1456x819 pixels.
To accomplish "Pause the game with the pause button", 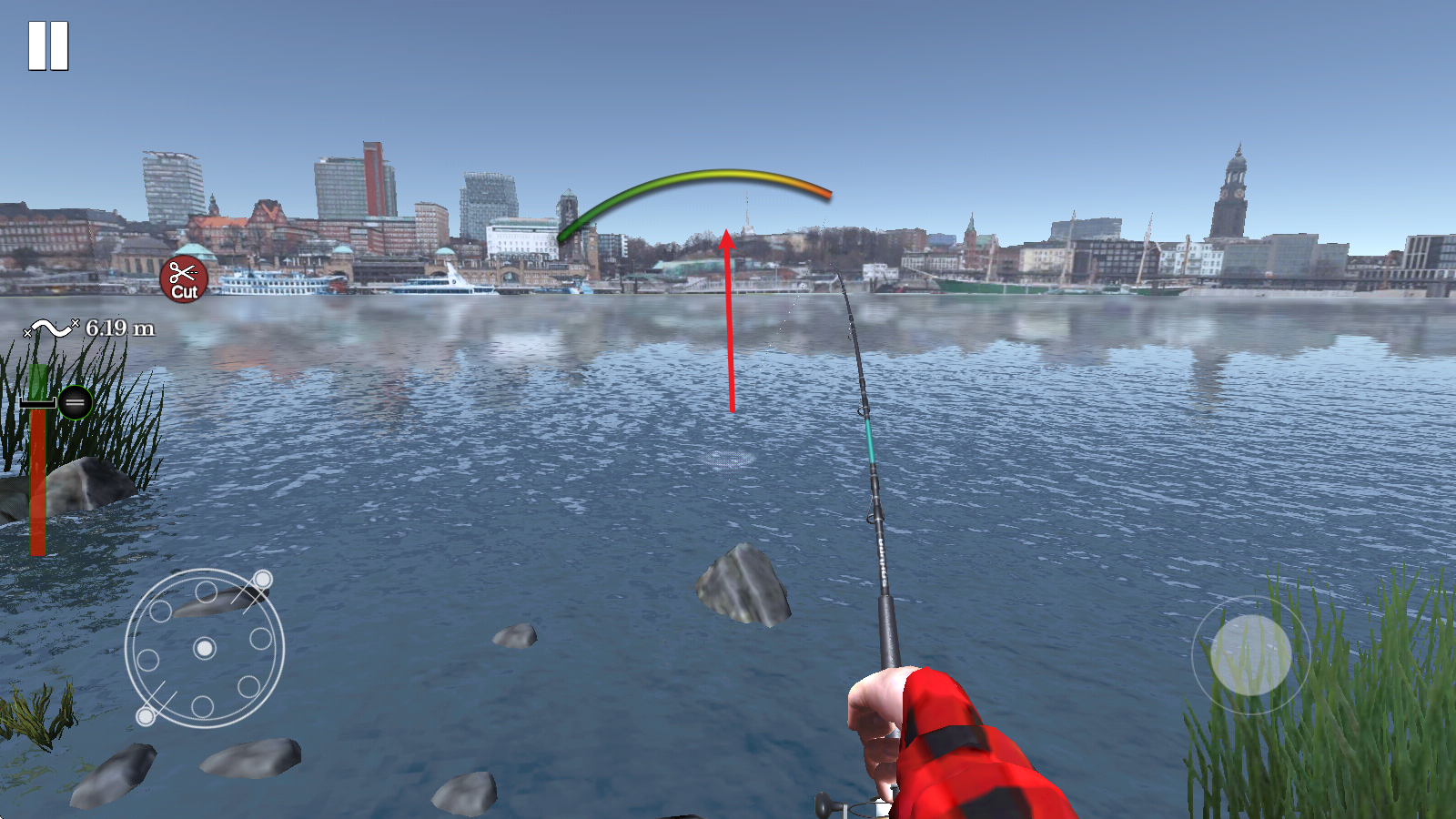I will [48, 45].
